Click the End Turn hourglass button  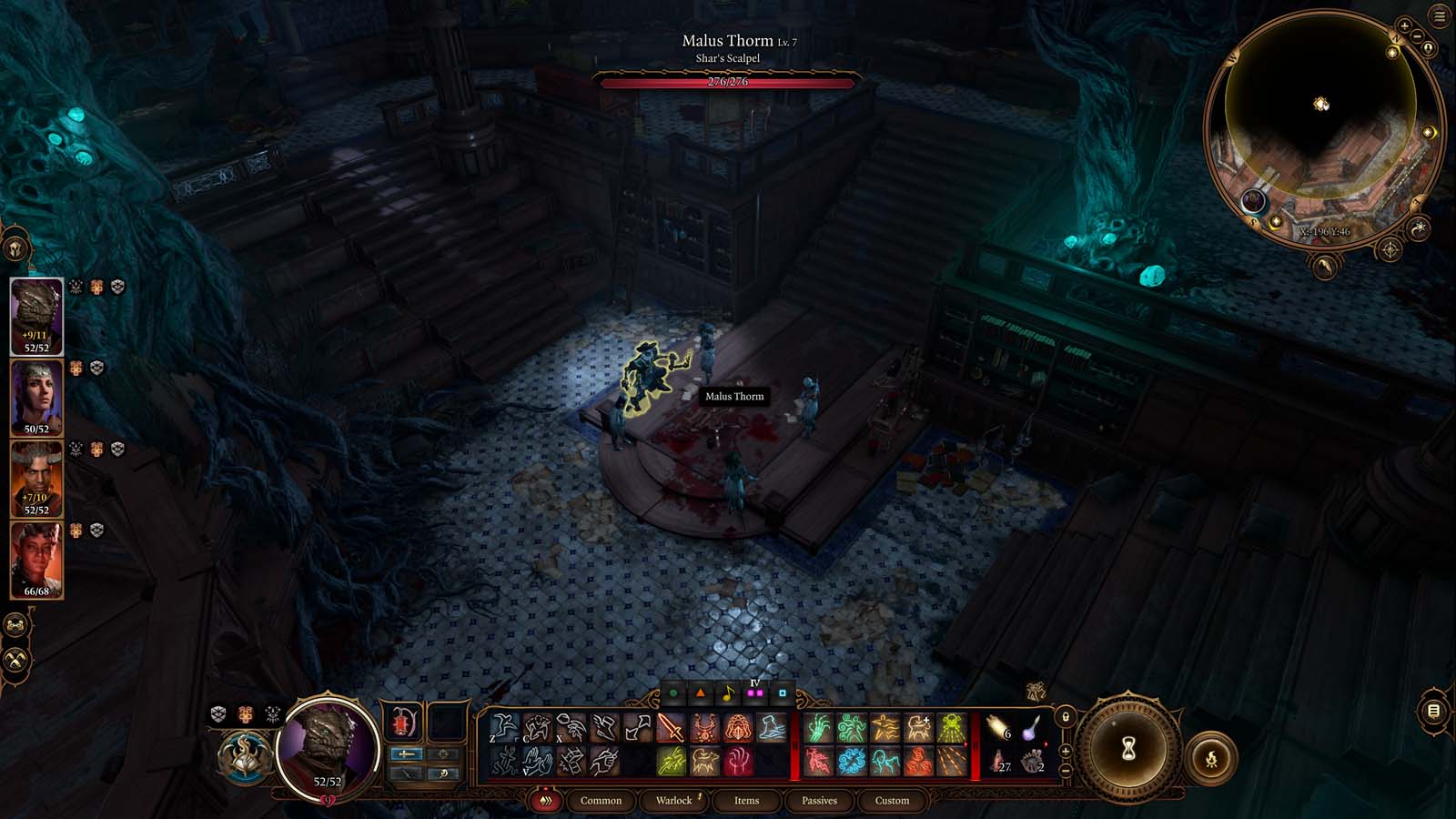[x=1128, y=748]
